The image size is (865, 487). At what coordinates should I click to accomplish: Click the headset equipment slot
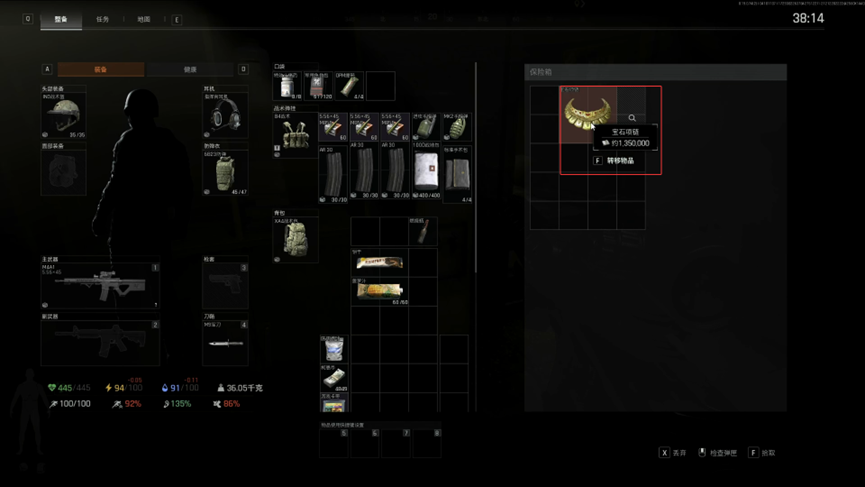(x=225, y=114)
